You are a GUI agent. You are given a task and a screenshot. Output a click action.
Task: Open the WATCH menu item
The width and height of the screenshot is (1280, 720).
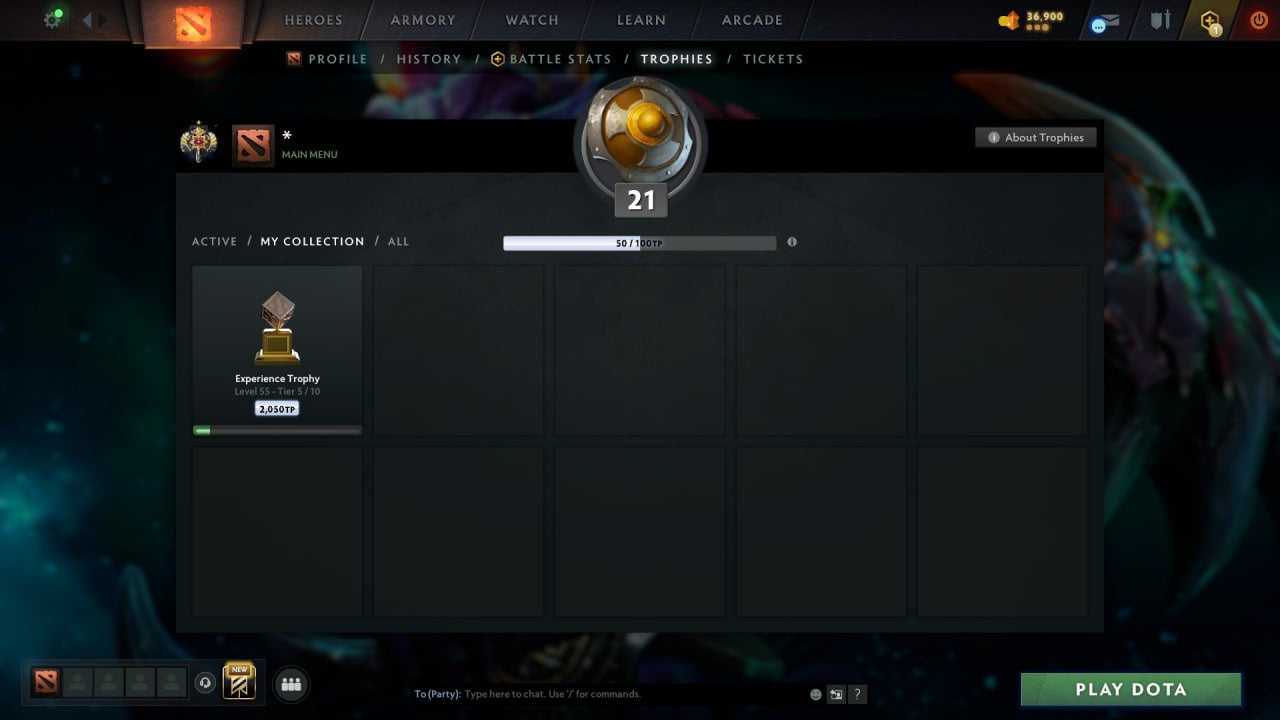pos(531,20)
